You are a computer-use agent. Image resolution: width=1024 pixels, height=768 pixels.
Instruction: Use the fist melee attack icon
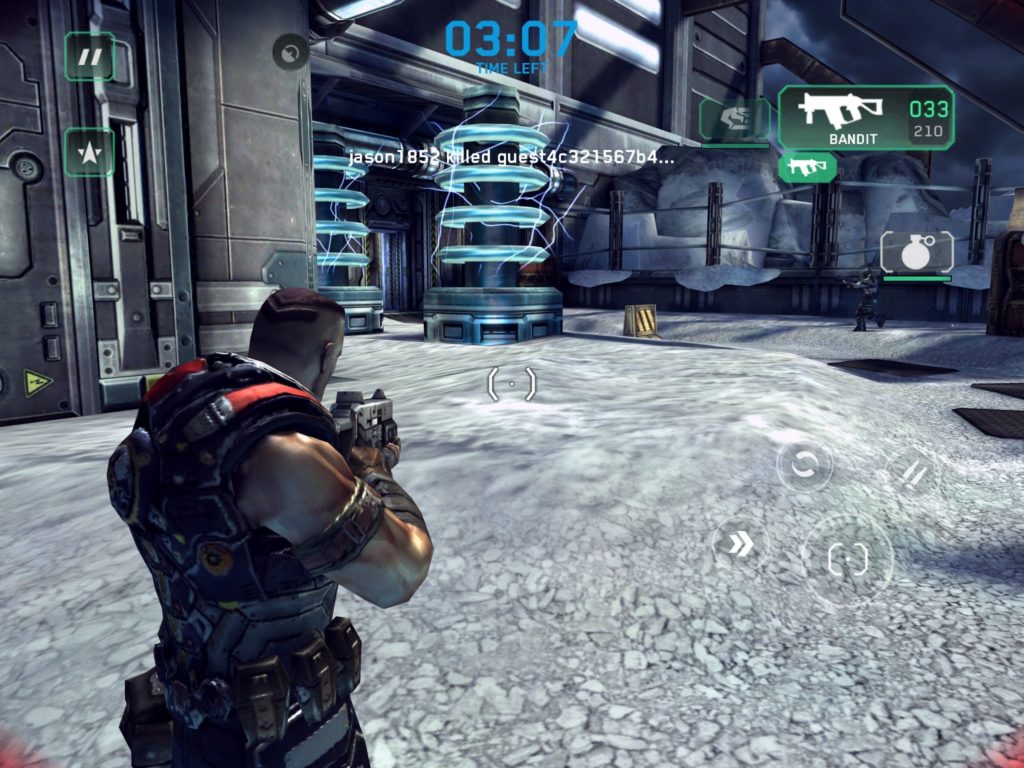point(735,120)
